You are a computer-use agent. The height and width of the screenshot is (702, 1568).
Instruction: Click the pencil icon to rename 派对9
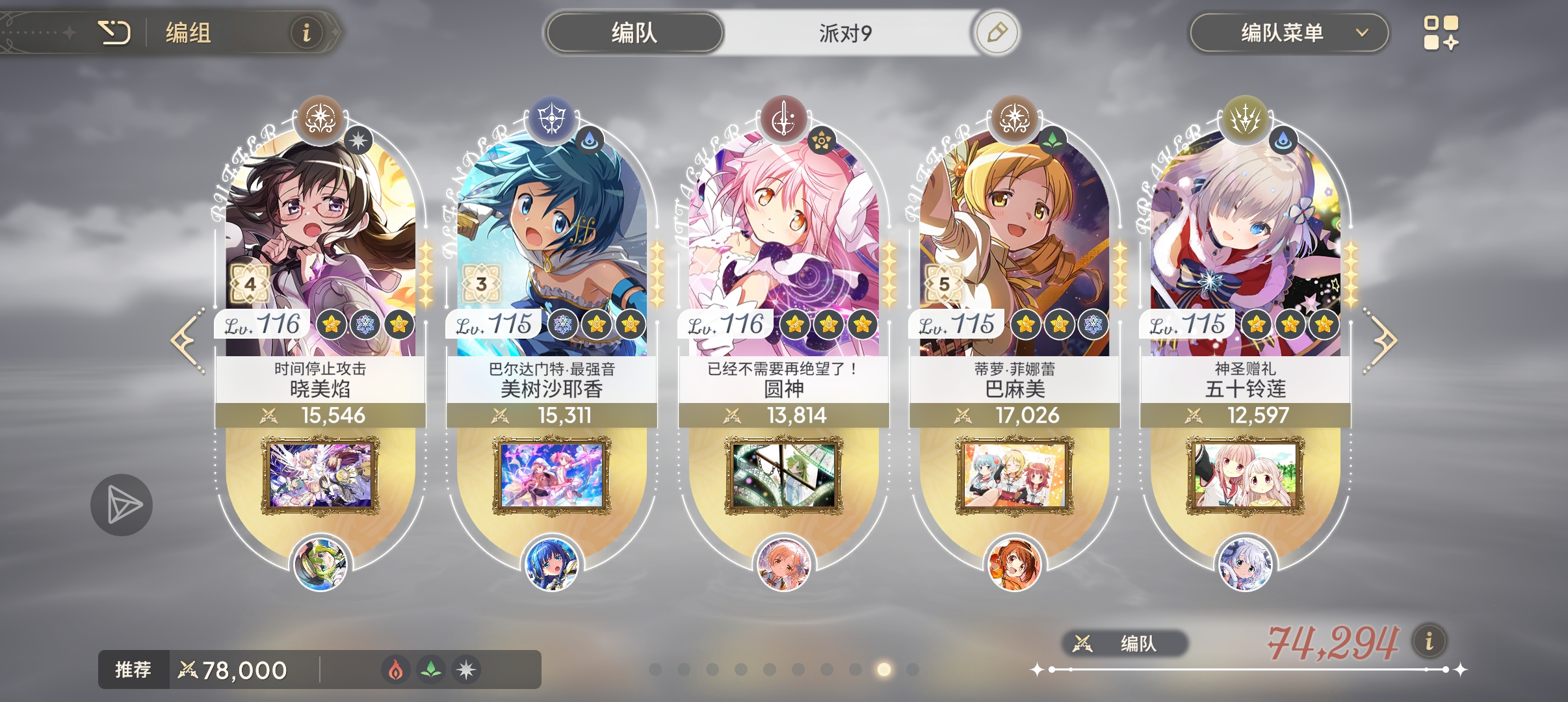tap(997, 31)
